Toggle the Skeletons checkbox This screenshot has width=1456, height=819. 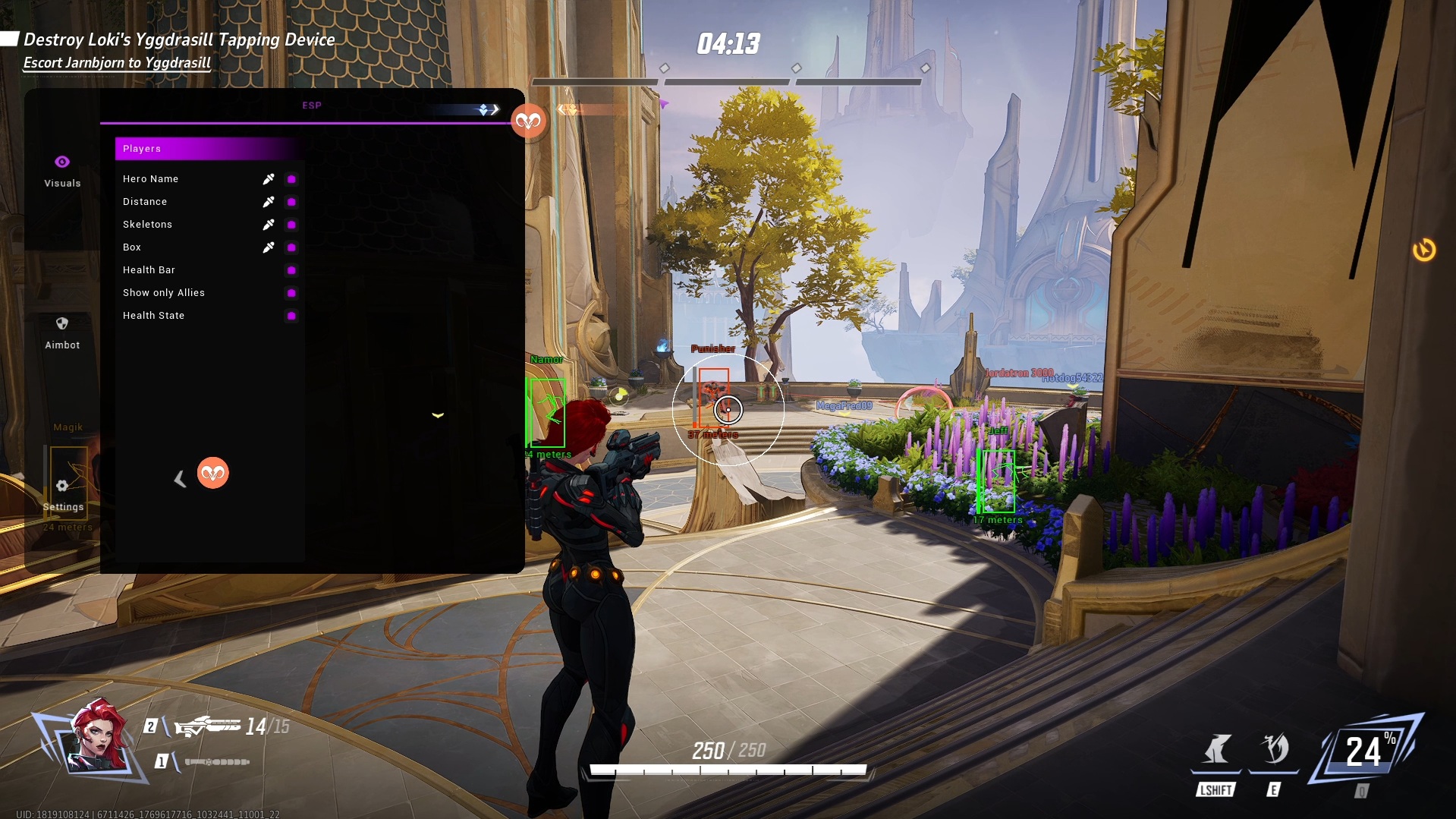pos(291,225)
